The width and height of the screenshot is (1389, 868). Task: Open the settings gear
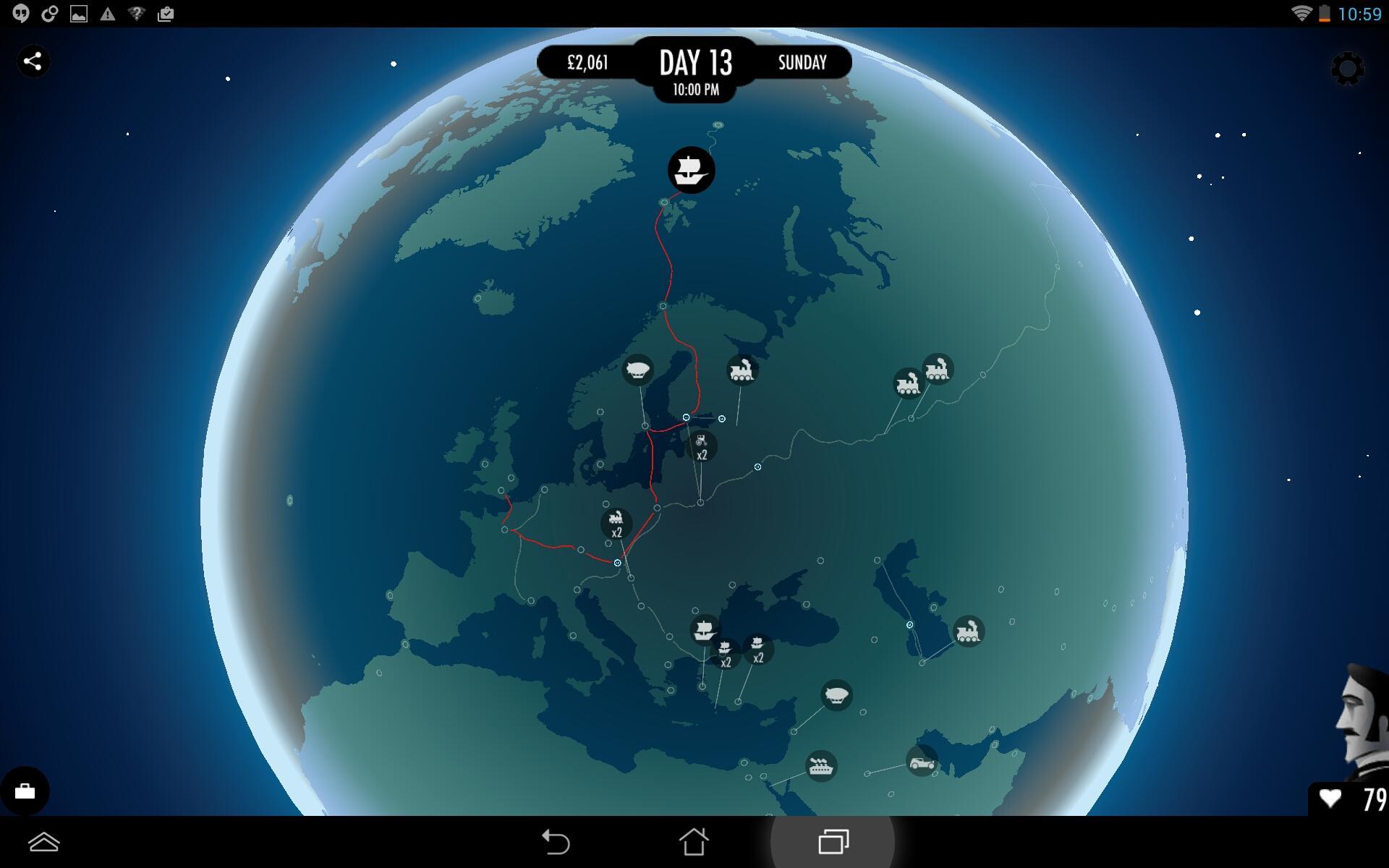tap(1347, 69)
